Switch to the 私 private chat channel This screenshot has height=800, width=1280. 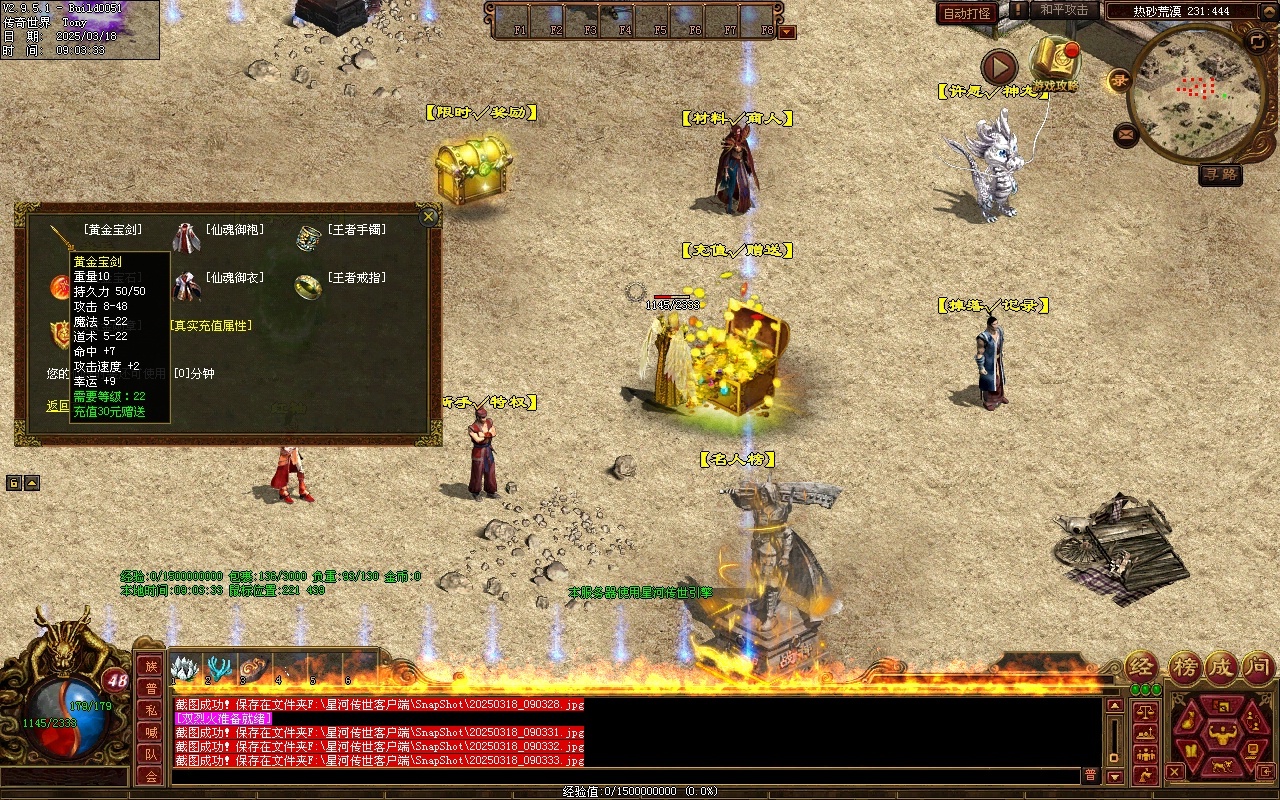(x=151, y=710)
